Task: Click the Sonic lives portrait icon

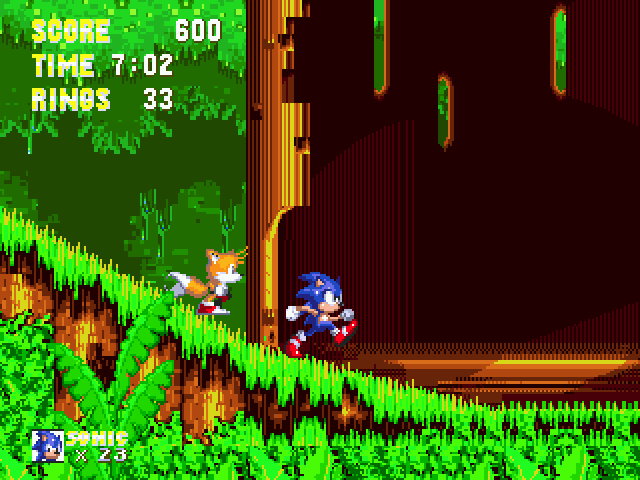Action: point(47,446)
